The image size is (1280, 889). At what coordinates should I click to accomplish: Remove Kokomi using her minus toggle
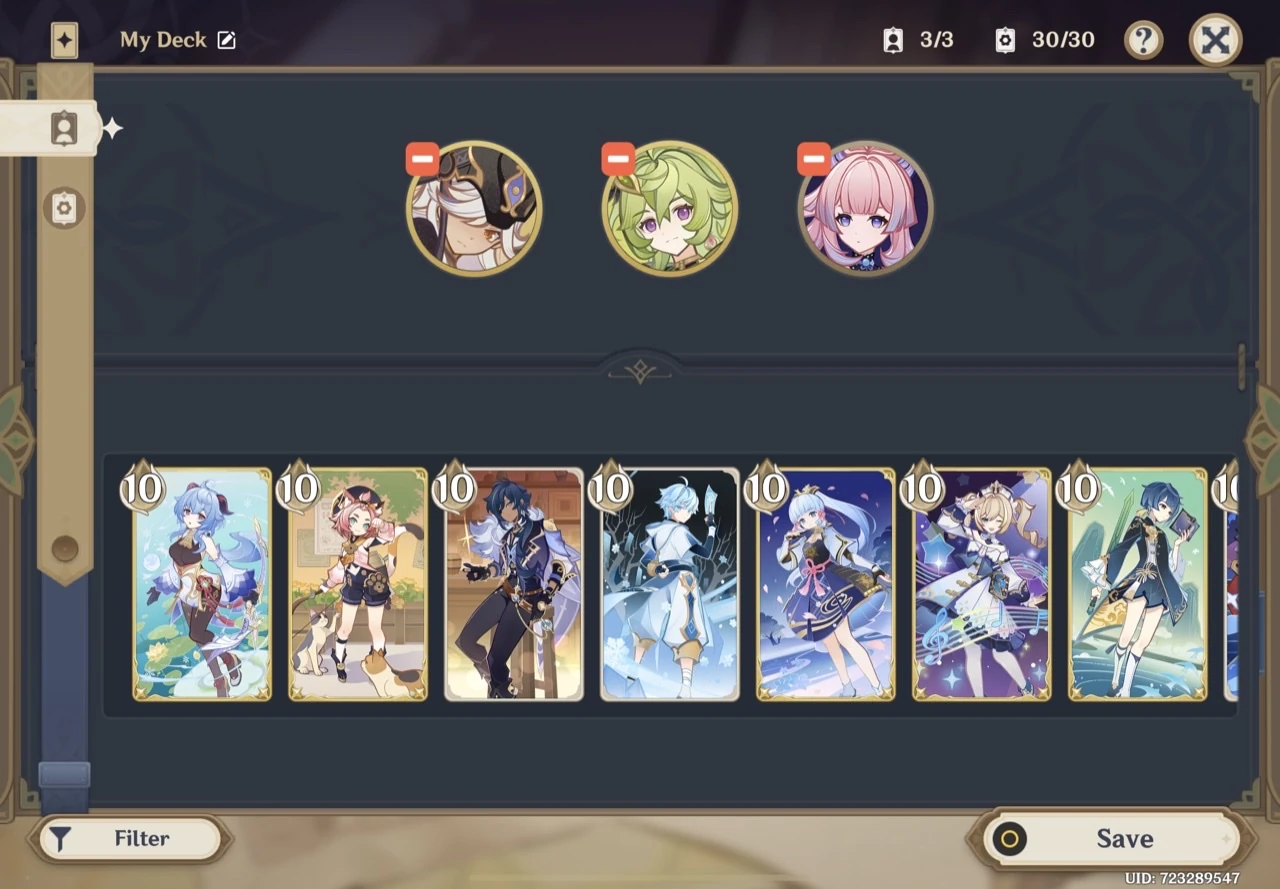tap(813, 158)
